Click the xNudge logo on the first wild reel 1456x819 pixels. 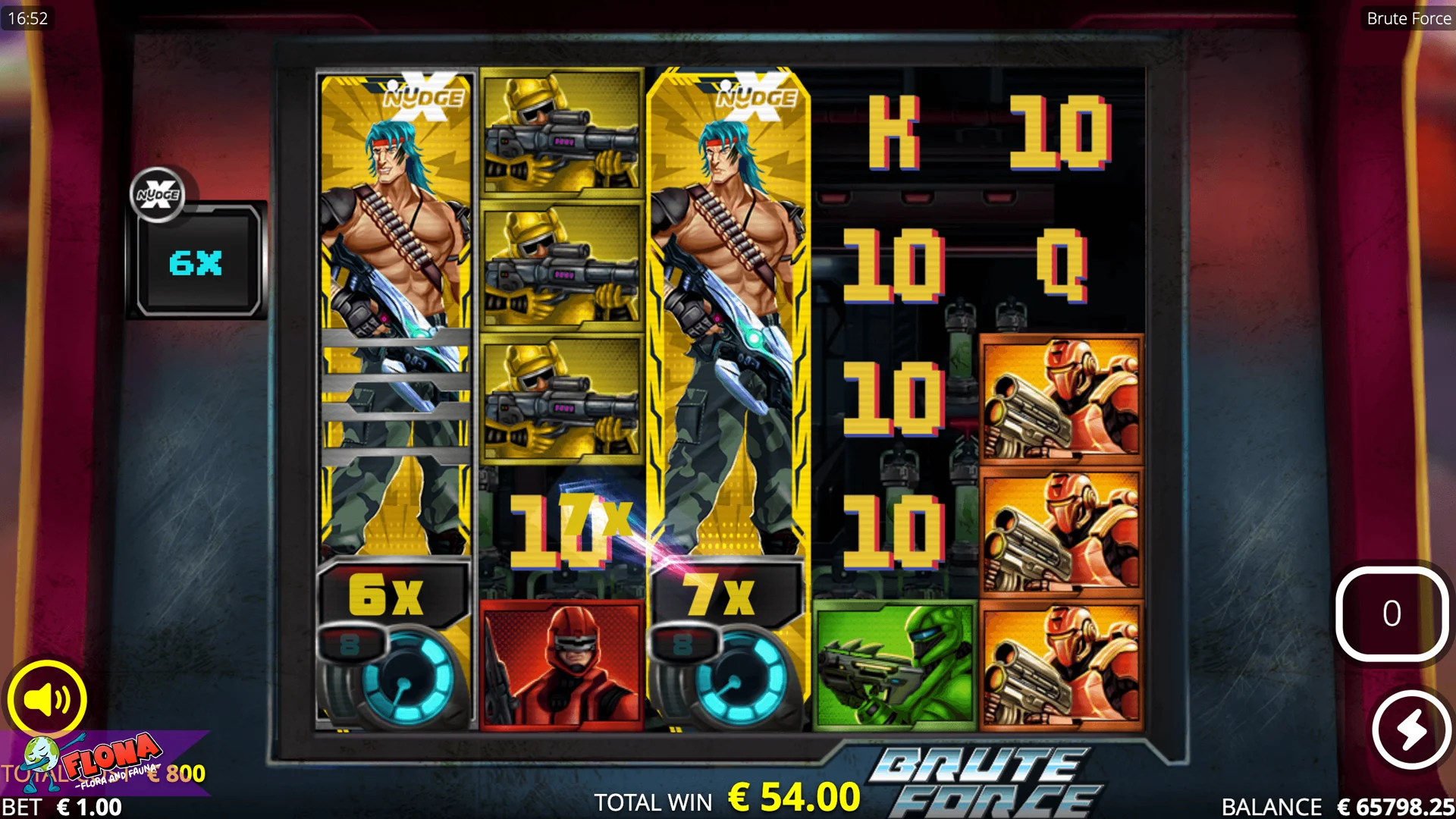pyautogui.click(x=422, y=96)
